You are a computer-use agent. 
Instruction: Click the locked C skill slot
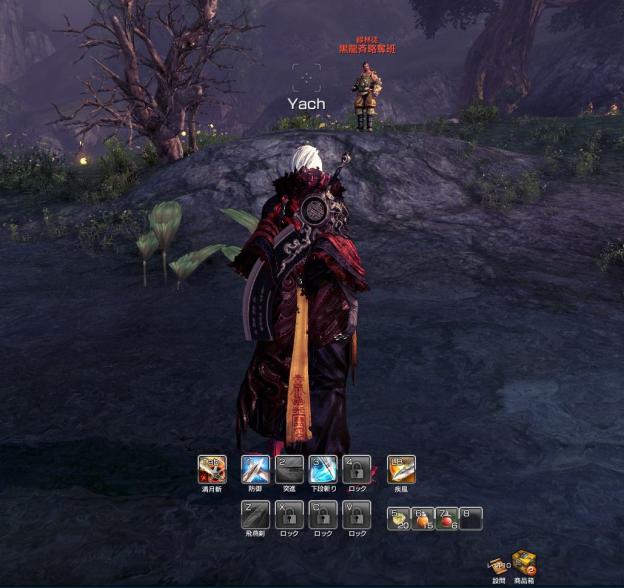323,515
